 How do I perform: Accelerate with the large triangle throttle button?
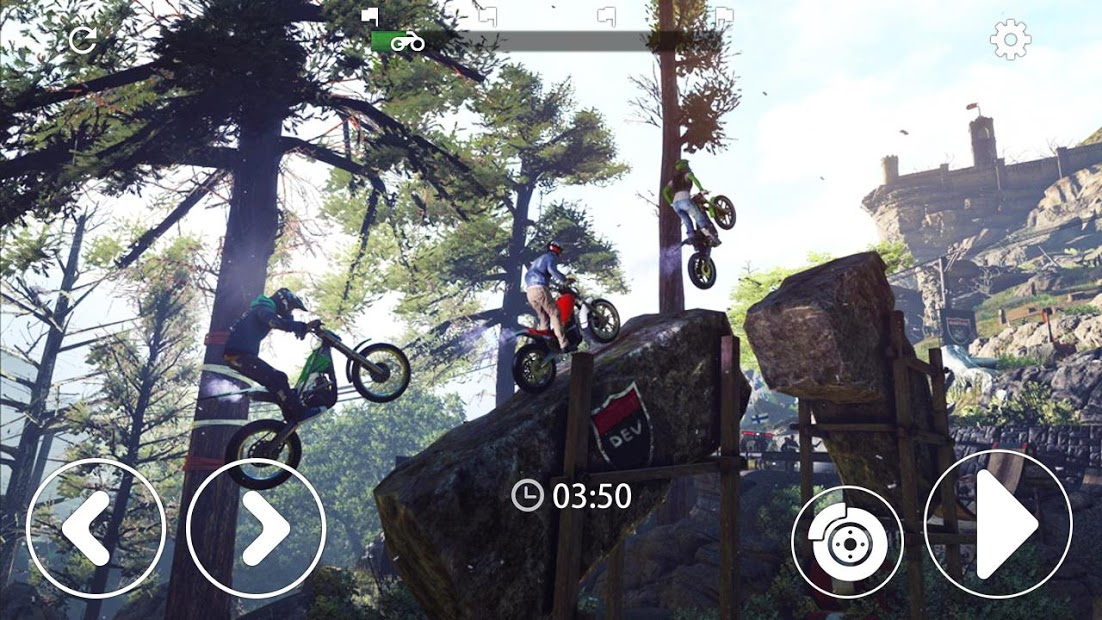998,524
